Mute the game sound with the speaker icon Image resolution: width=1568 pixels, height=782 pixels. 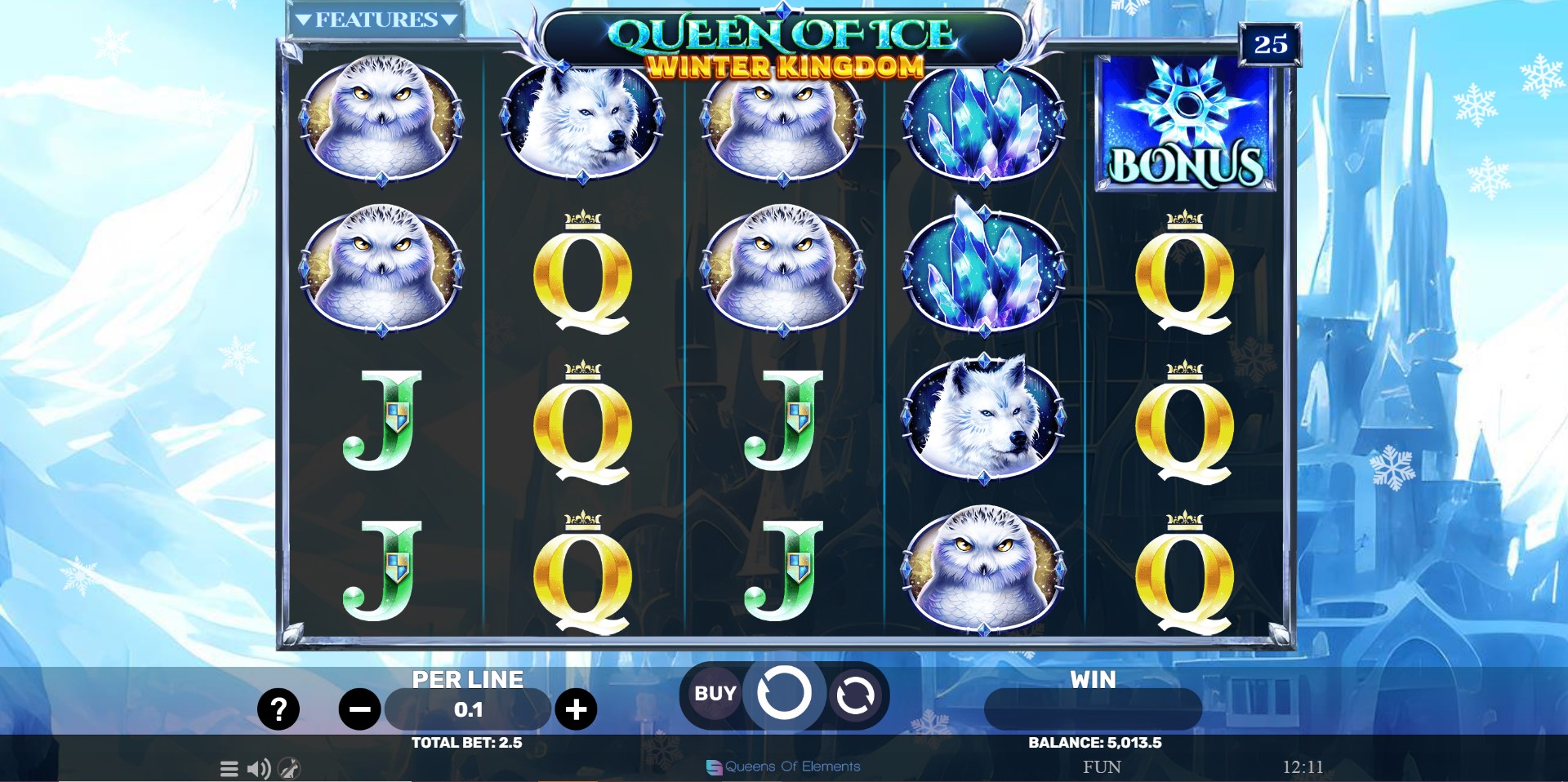[x=258, y=767]
